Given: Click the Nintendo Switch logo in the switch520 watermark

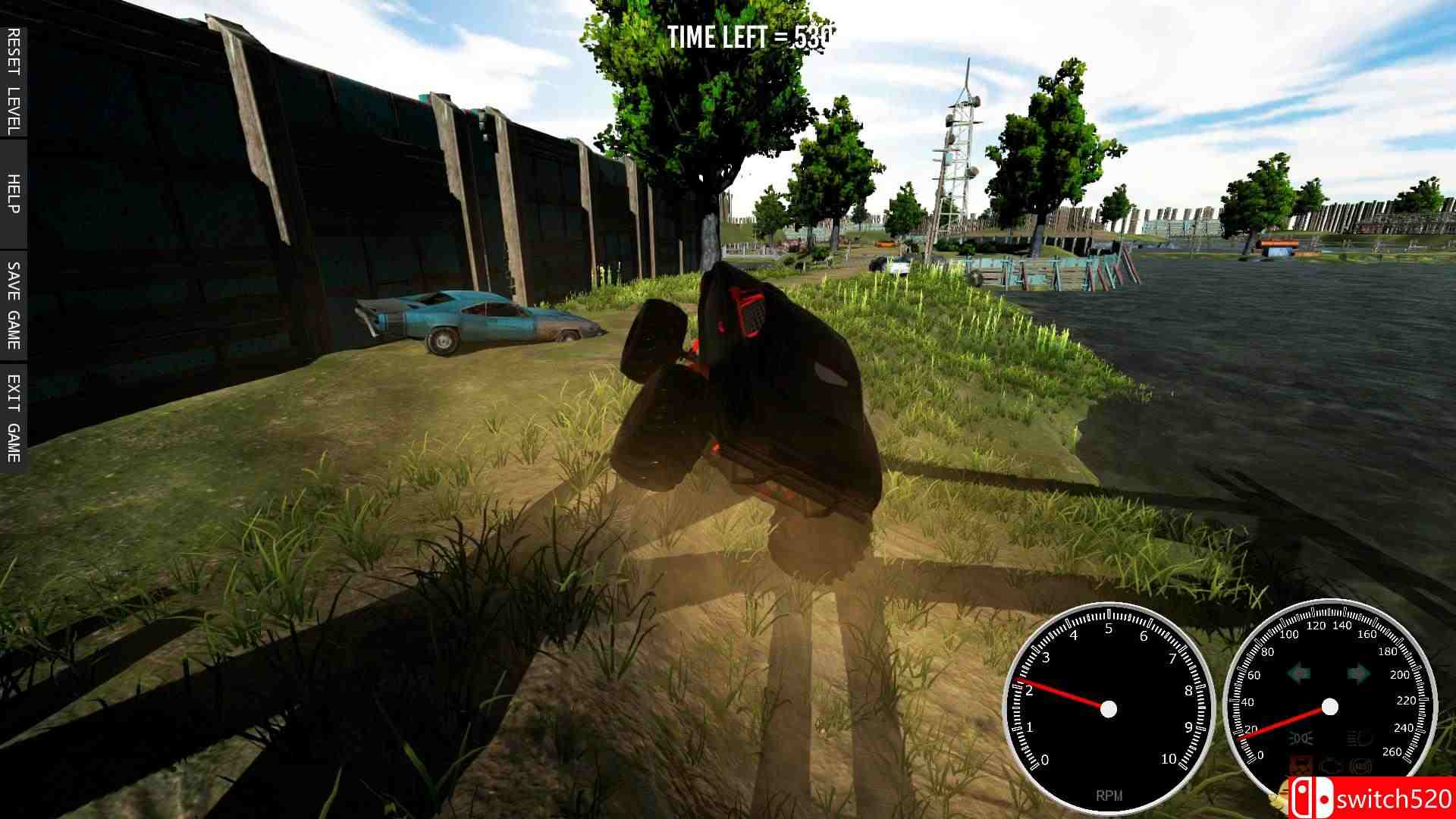Looking at the screenshot, I should pos(1312,799).
